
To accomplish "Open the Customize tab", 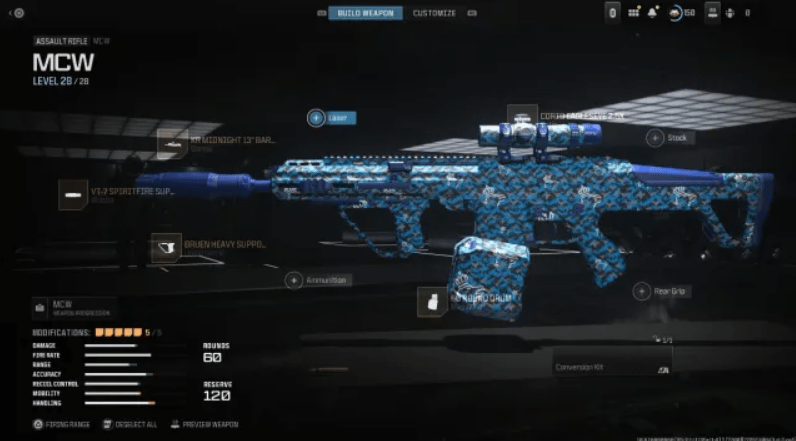I will click(434, 13).
